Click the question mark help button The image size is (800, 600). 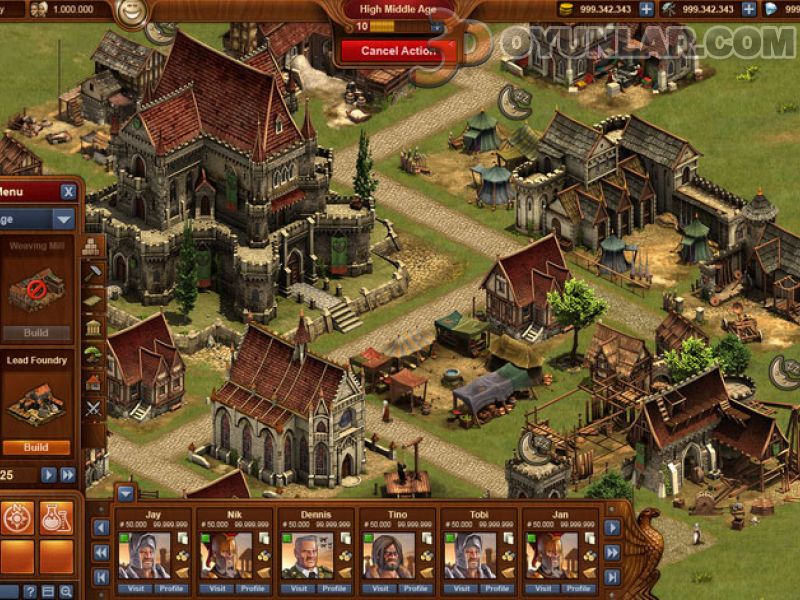(x=31, y=591)
